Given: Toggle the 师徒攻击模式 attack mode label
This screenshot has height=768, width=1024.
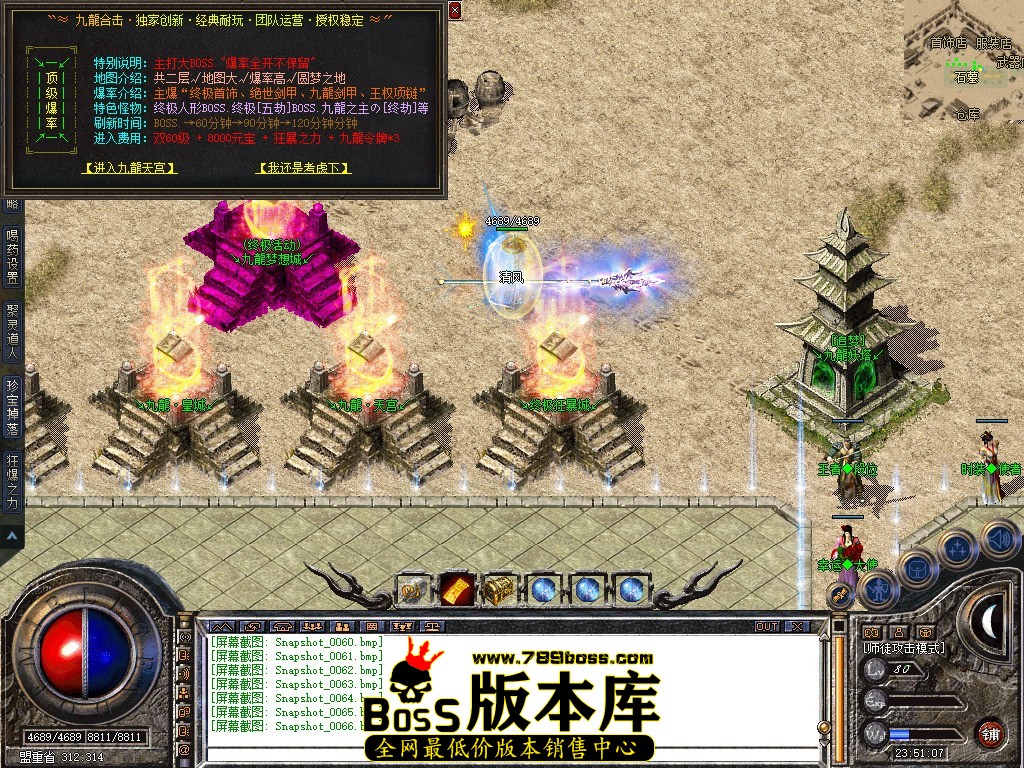Looking at the screenshot, I should (904, 648).
